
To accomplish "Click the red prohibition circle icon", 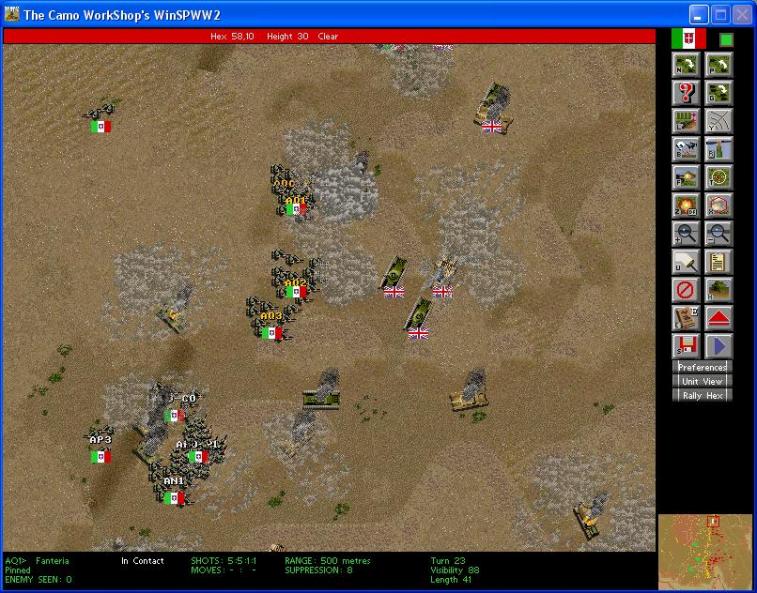I will tap(687, 290).
